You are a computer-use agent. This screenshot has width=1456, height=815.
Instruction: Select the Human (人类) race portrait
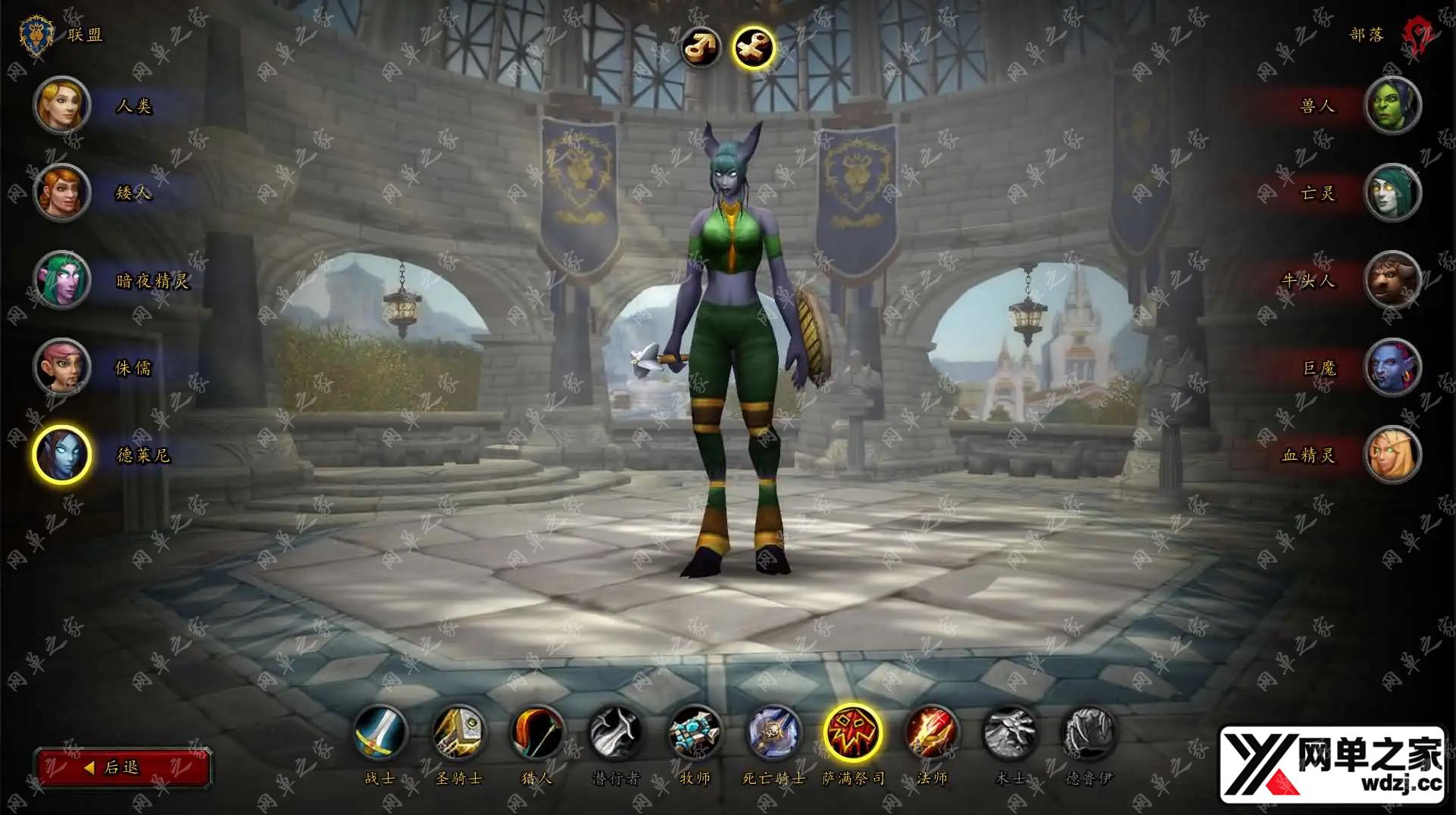point(62,105)
